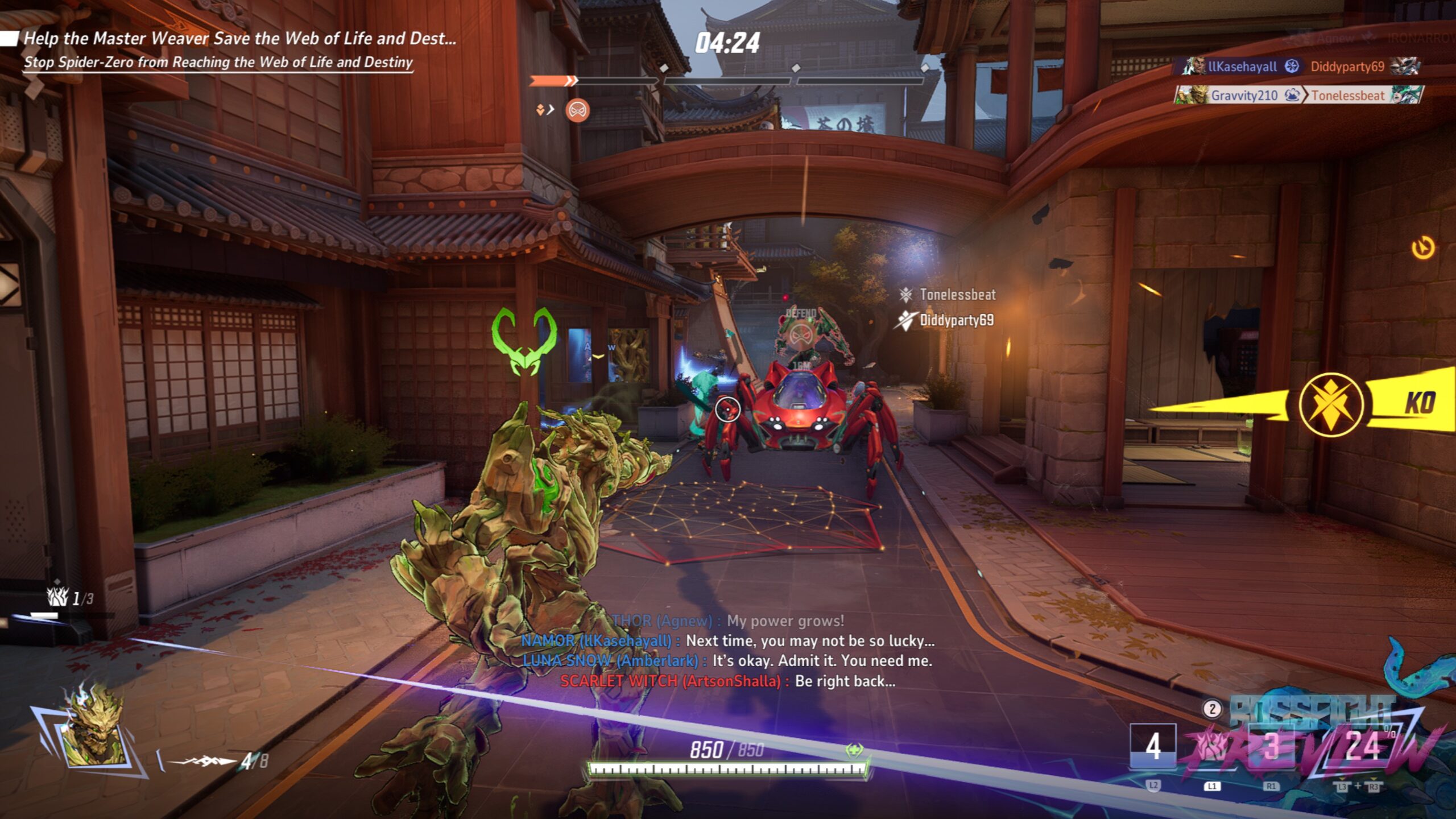
Task: Click the convoy escort progress bar
Action: [x=727, y=81]
